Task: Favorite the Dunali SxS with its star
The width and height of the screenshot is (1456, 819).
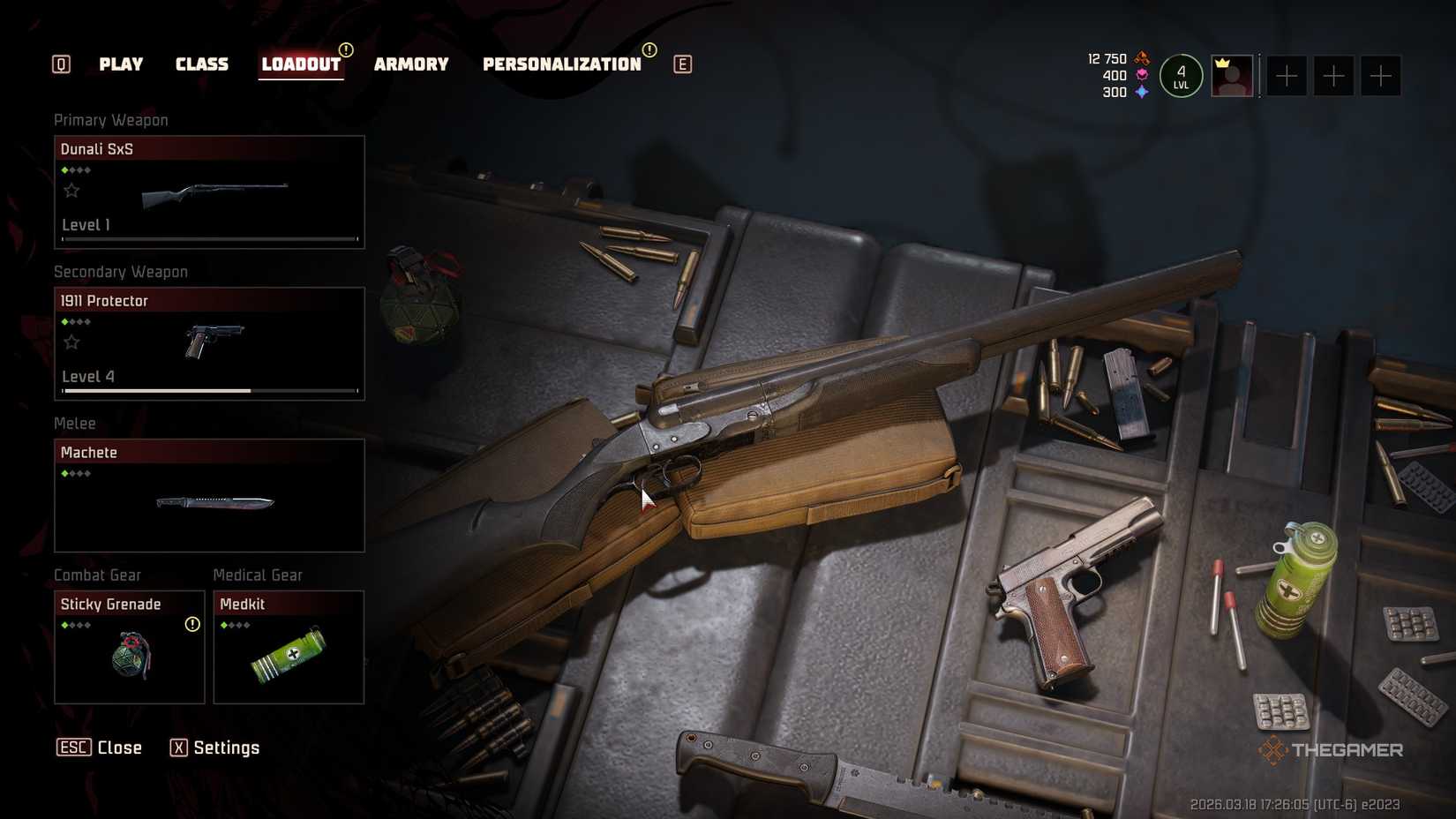Action: 71,190
